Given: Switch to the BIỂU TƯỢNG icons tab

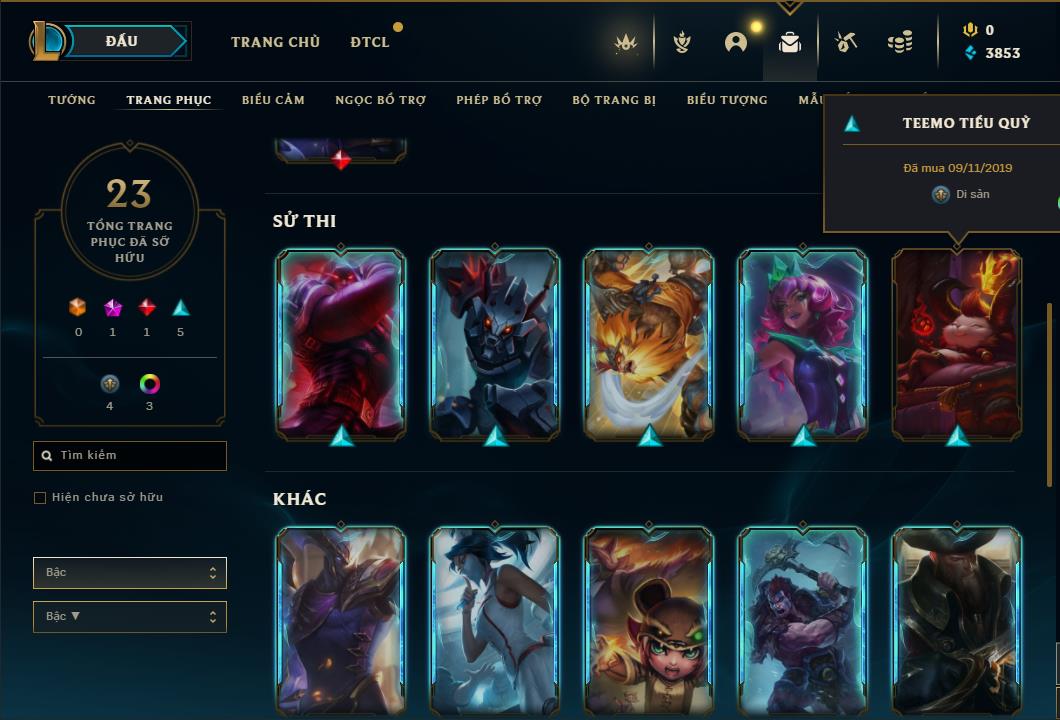Looking at the screenshot, I should point(727,100).
